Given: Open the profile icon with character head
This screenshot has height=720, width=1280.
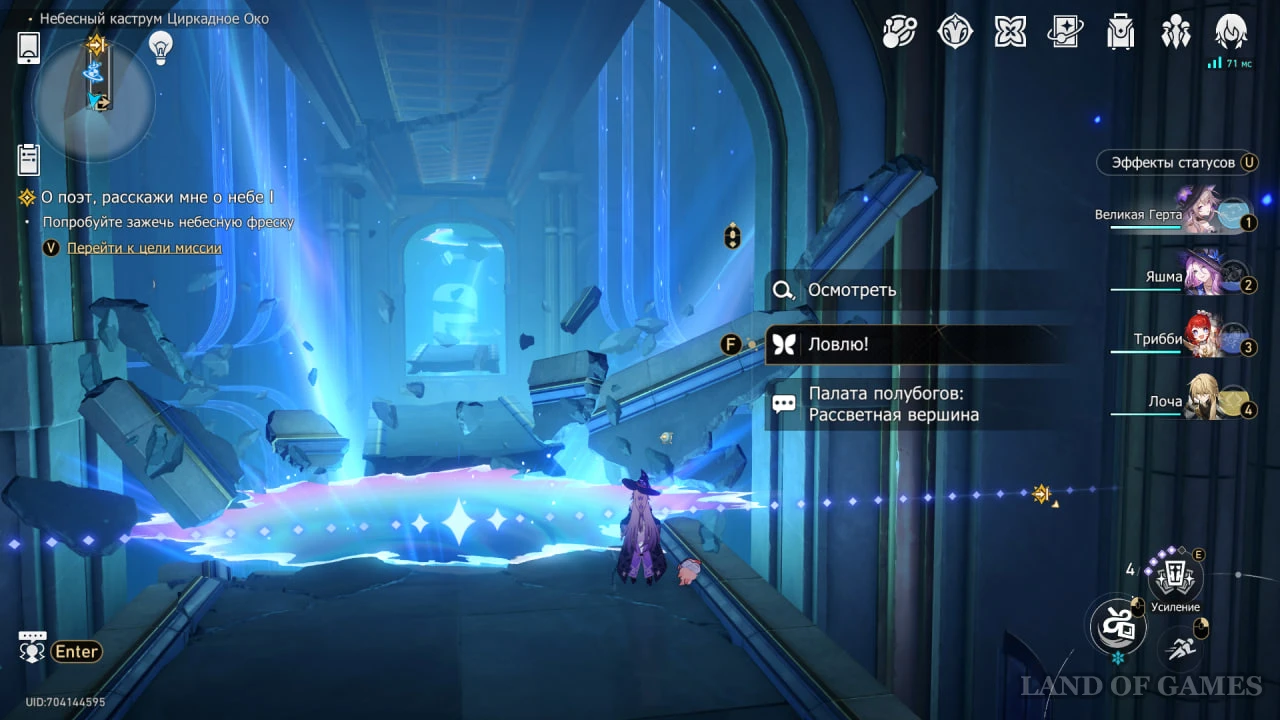Looking at the screenshot, I should (x=1230, y=32).
